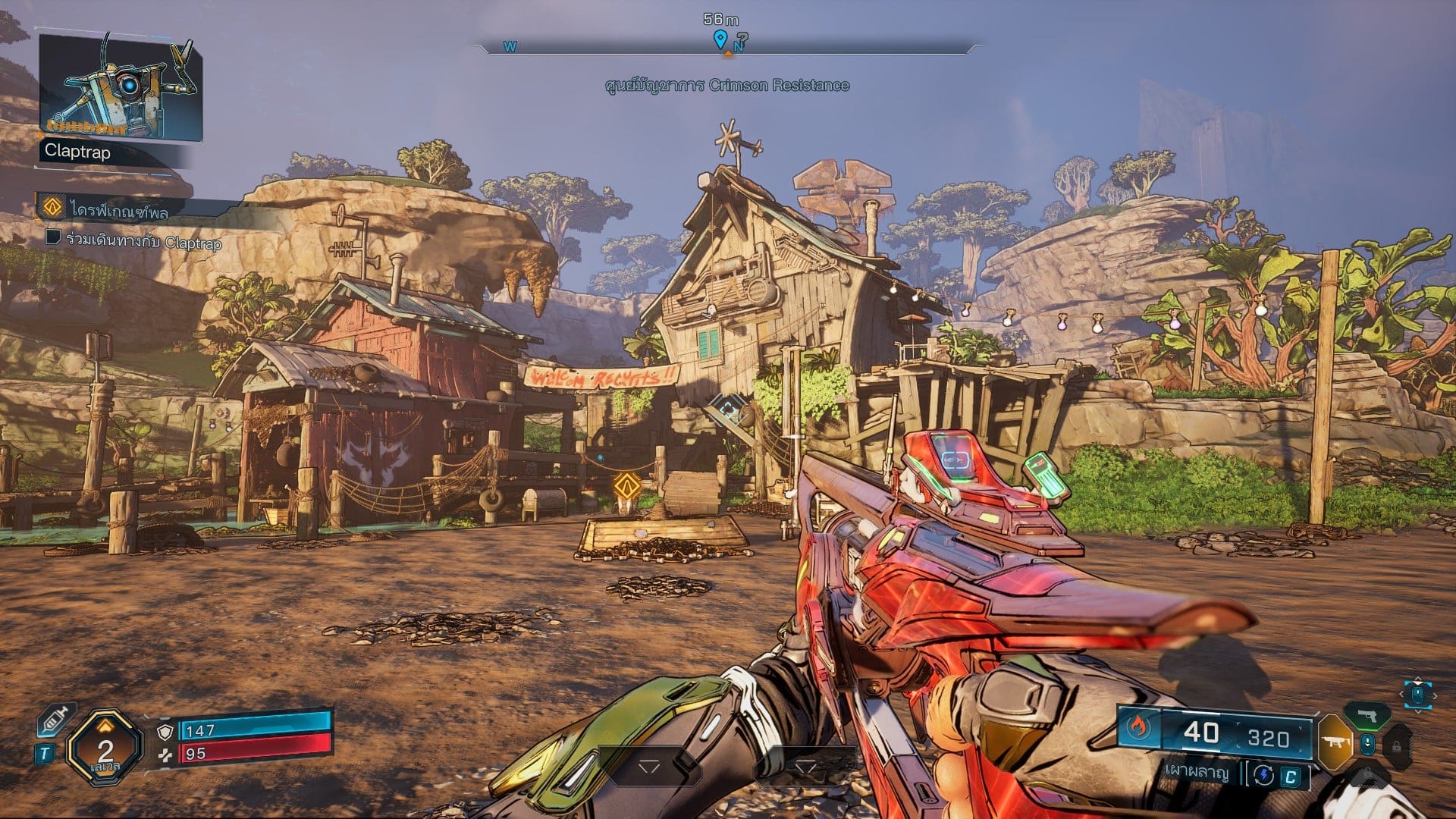The image size is (1456, 819).
Task: Click the in-world orange diamond objective marker
Action: [x=627, y=485]
